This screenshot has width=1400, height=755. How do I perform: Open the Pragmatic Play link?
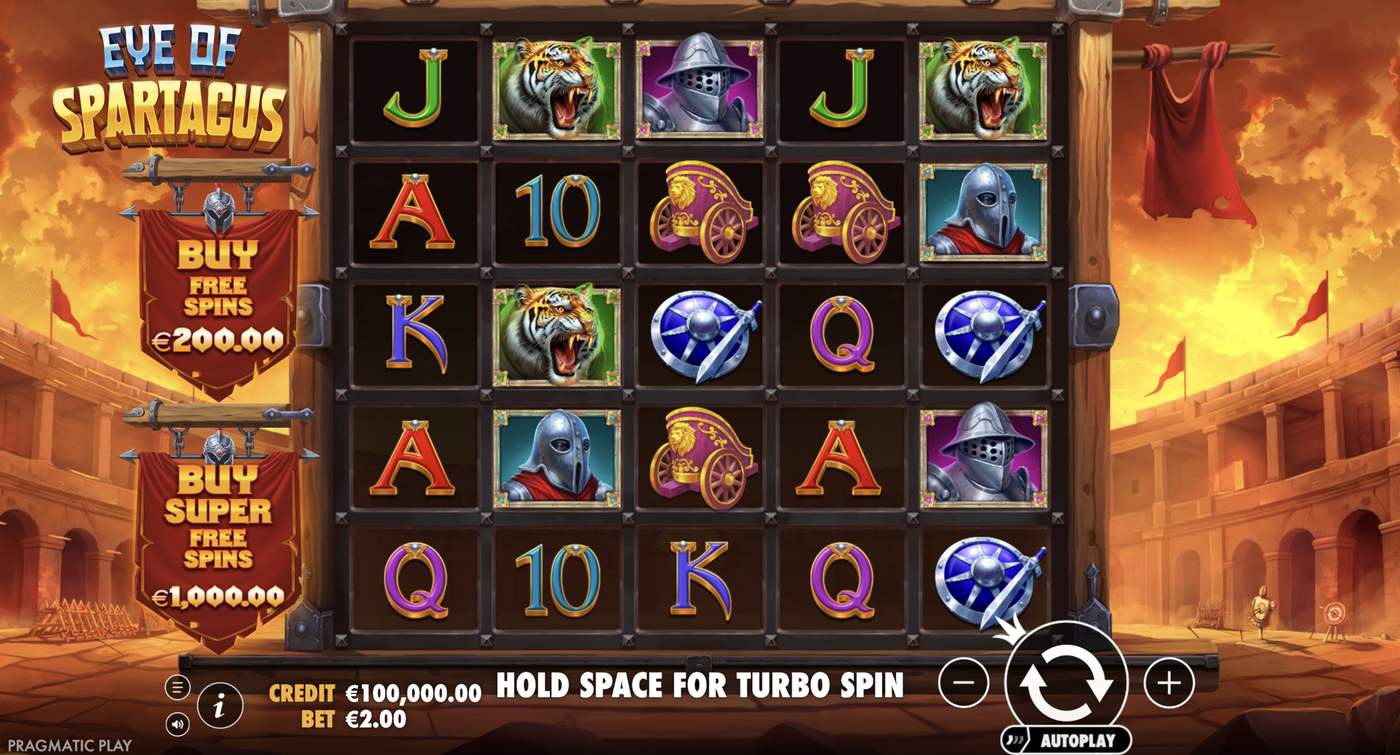pos(66,744)
